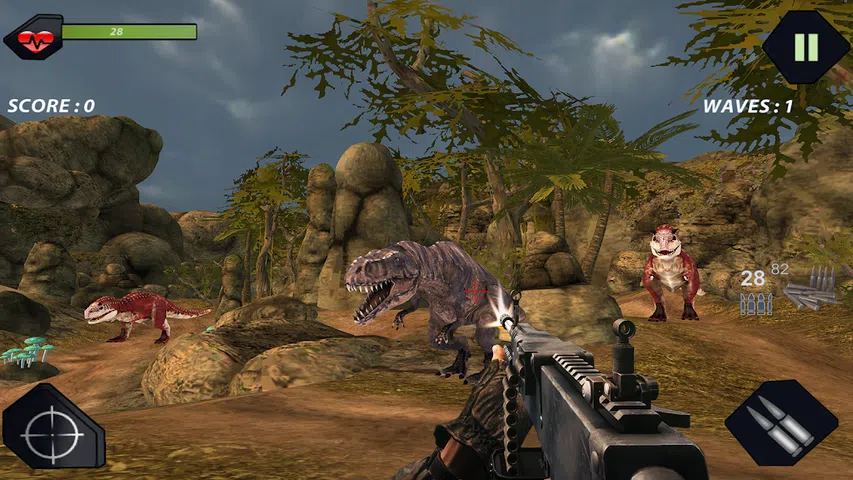
Task: Tap the ammo magazine reload icon
Action: [808, 290]
